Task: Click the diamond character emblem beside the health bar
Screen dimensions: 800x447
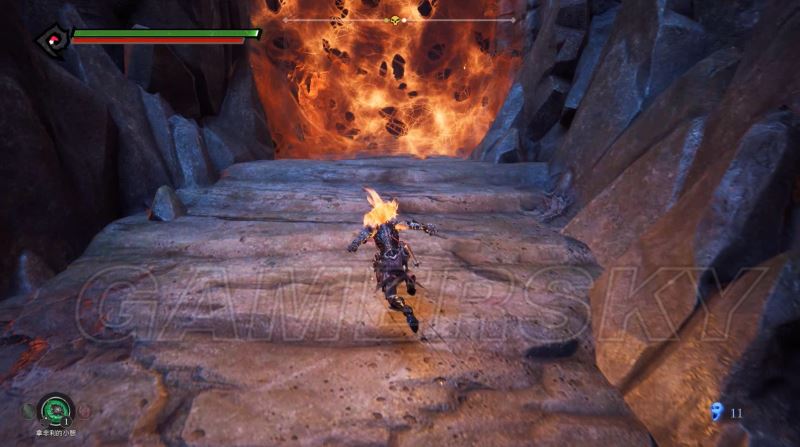Action: [x=50, y=40]
